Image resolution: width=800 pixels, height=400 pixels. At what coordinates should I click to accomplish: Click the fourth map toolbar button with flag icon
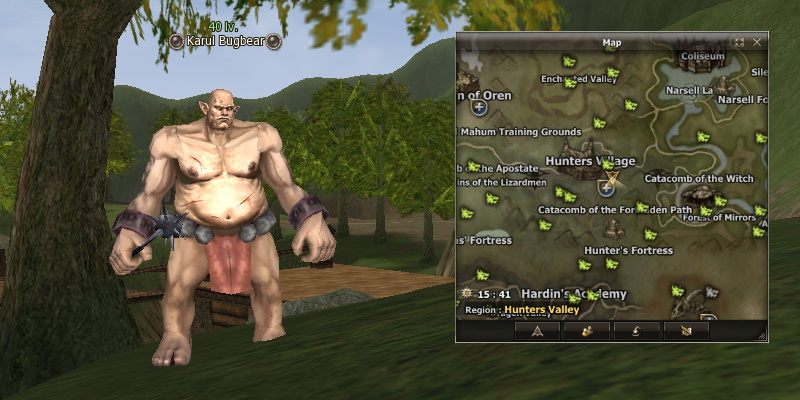point(685,330)
